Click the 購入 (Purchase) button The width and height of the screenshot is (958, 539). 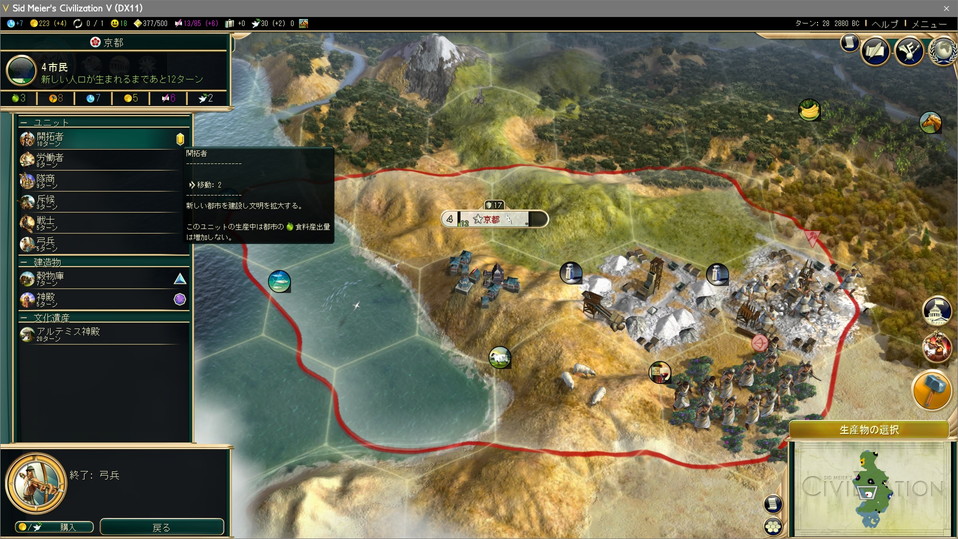55,527
